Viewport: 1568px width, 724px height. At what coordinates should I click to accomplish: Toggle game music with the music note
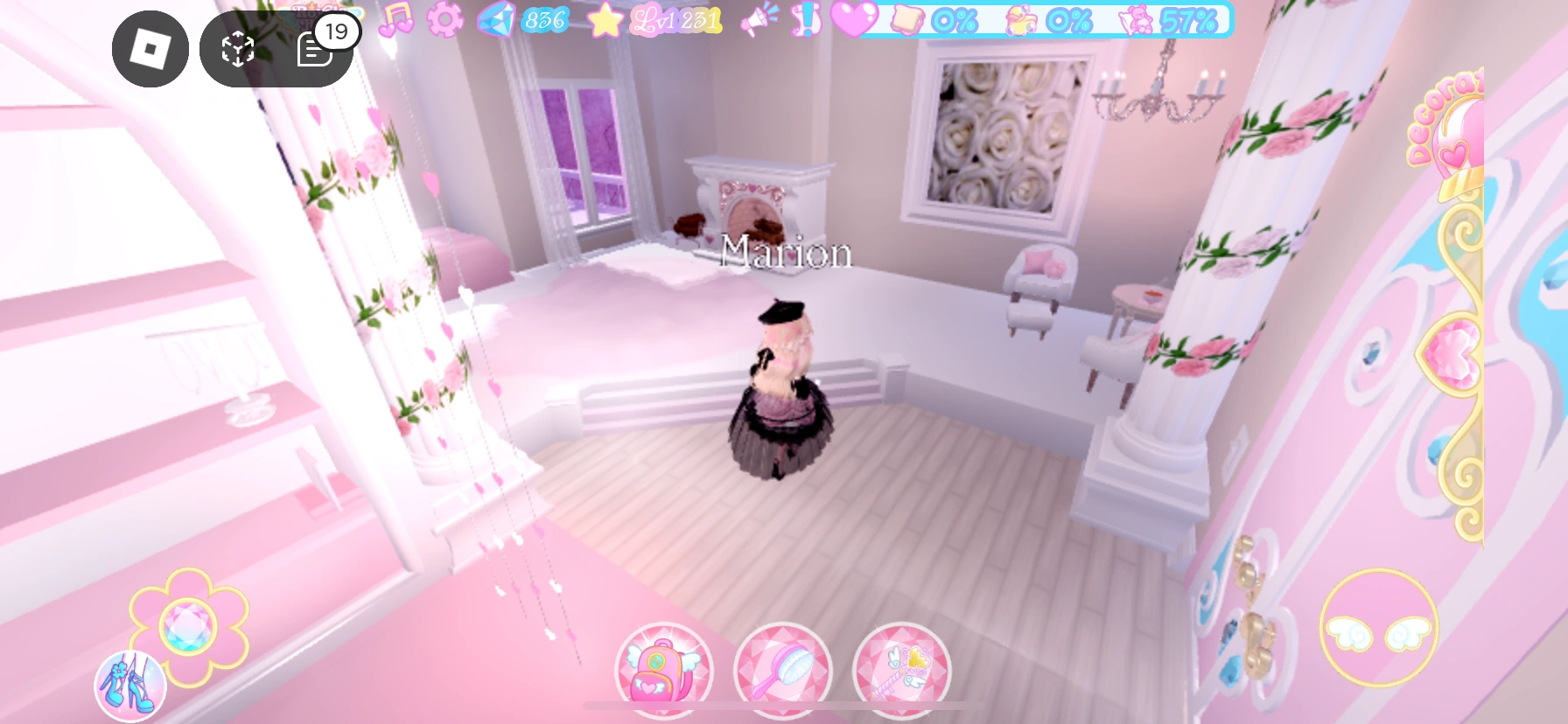click(396, 20)
